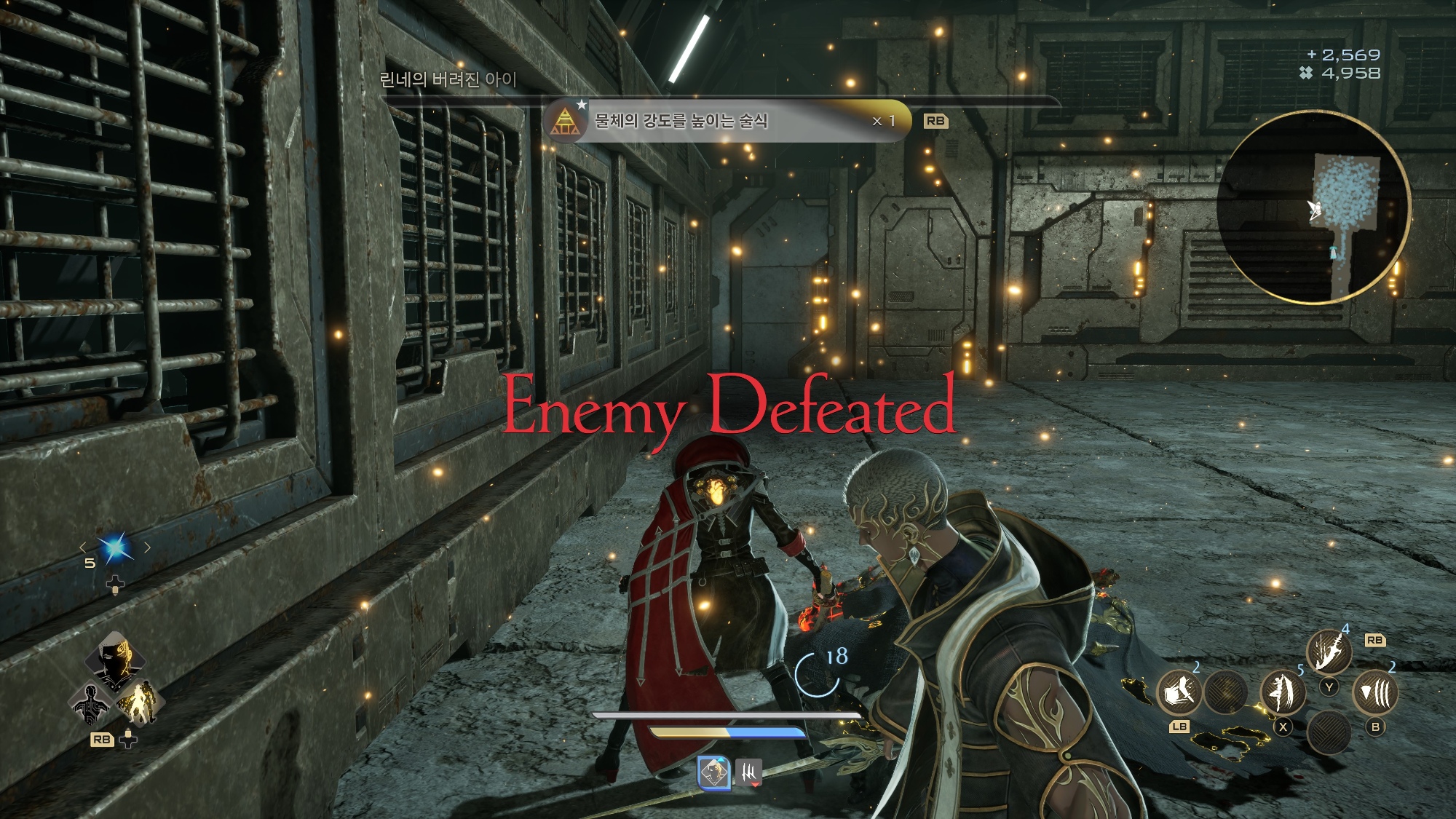The height and width of the screenshot is (819, 1456).
Task: Click the blue-framed partner buff status icon
Action: (714, 772)
